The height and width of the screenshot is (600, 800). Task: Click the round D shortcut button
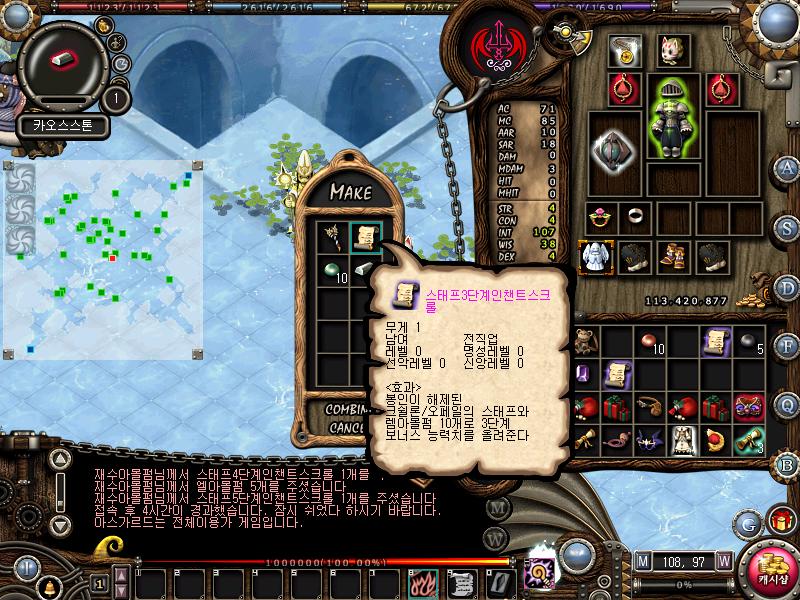pos(787,286)
